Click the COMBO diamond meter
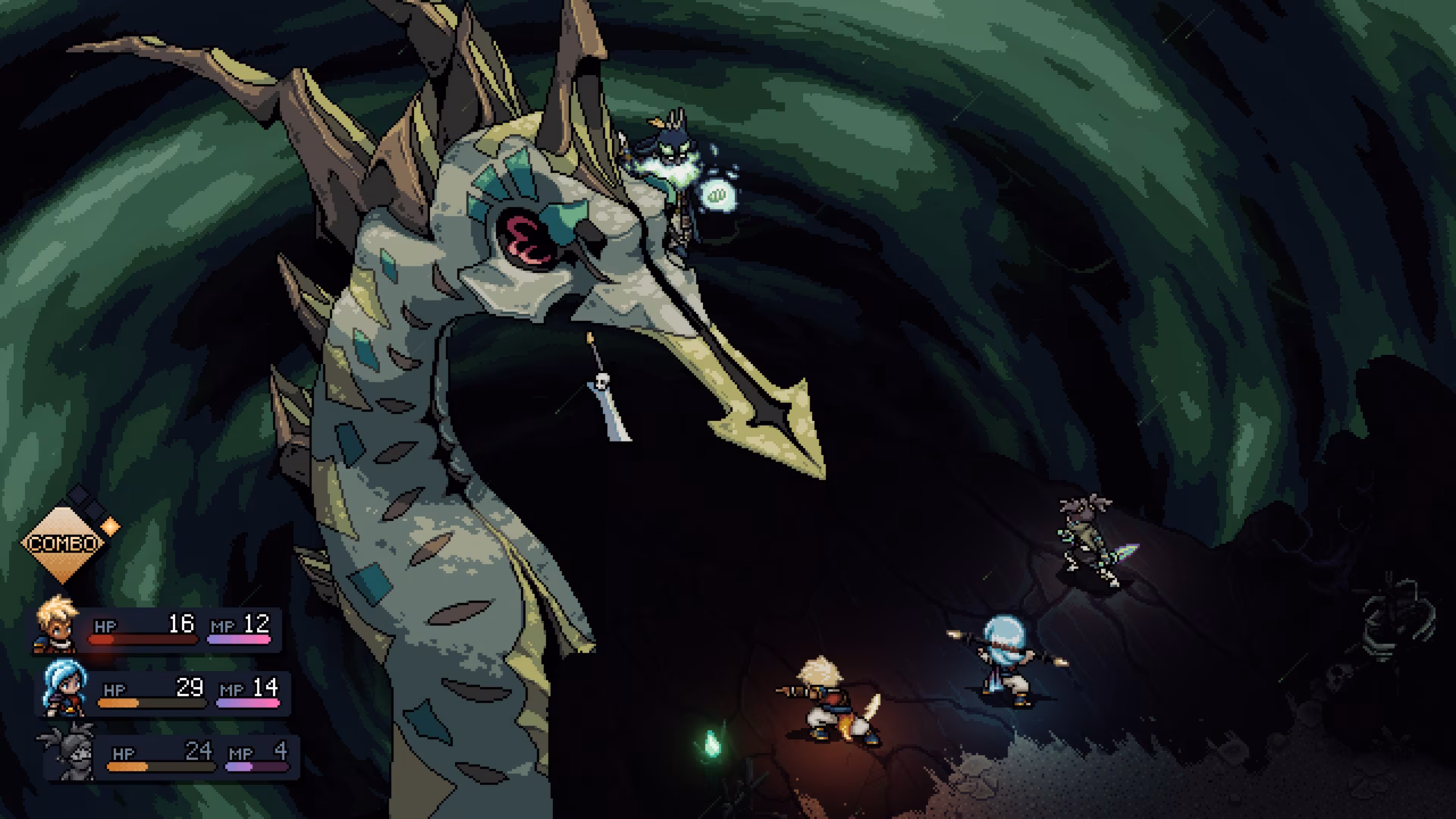This screenshot has height=819, width=1456. (x=62, y=542)
